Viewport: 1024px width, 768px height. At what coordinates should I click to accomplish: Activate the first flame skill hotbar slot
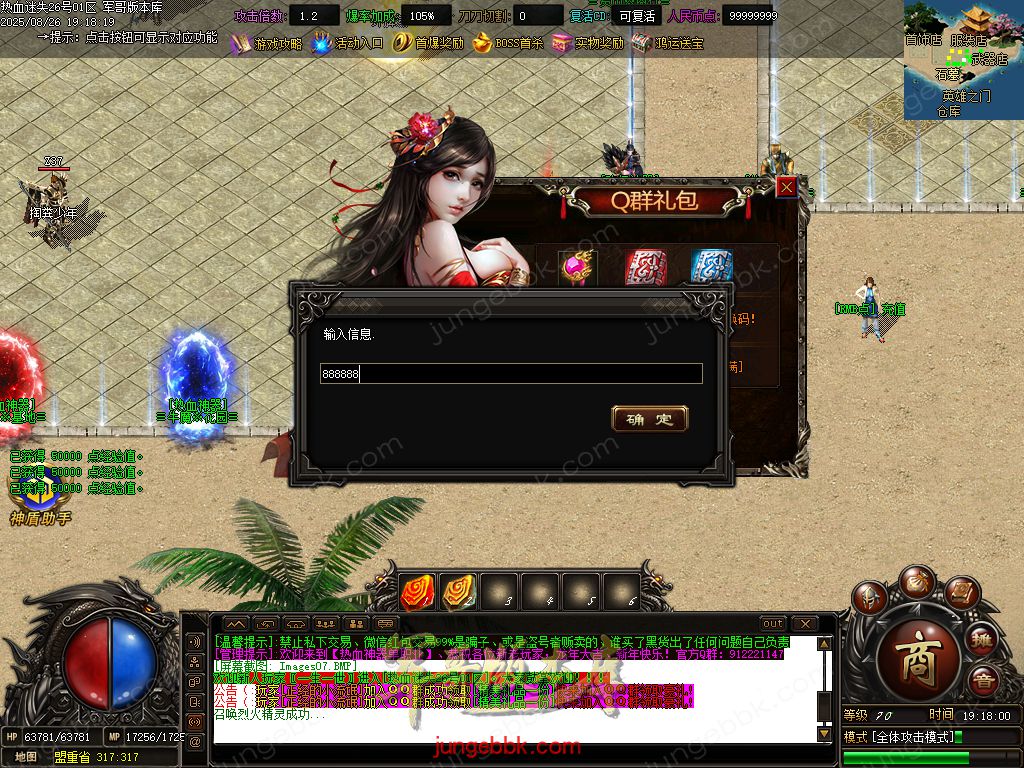(417, 593)
